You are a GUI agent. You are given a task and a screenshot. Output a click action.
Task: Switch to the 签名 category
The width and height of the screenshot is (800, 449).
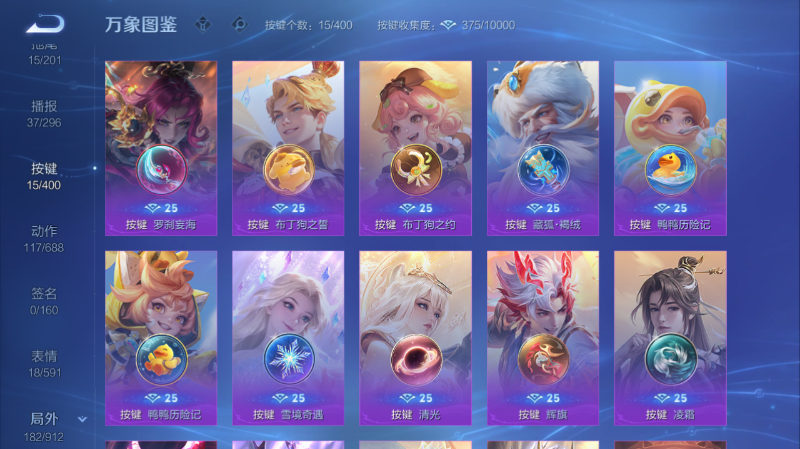coord(44,301)
